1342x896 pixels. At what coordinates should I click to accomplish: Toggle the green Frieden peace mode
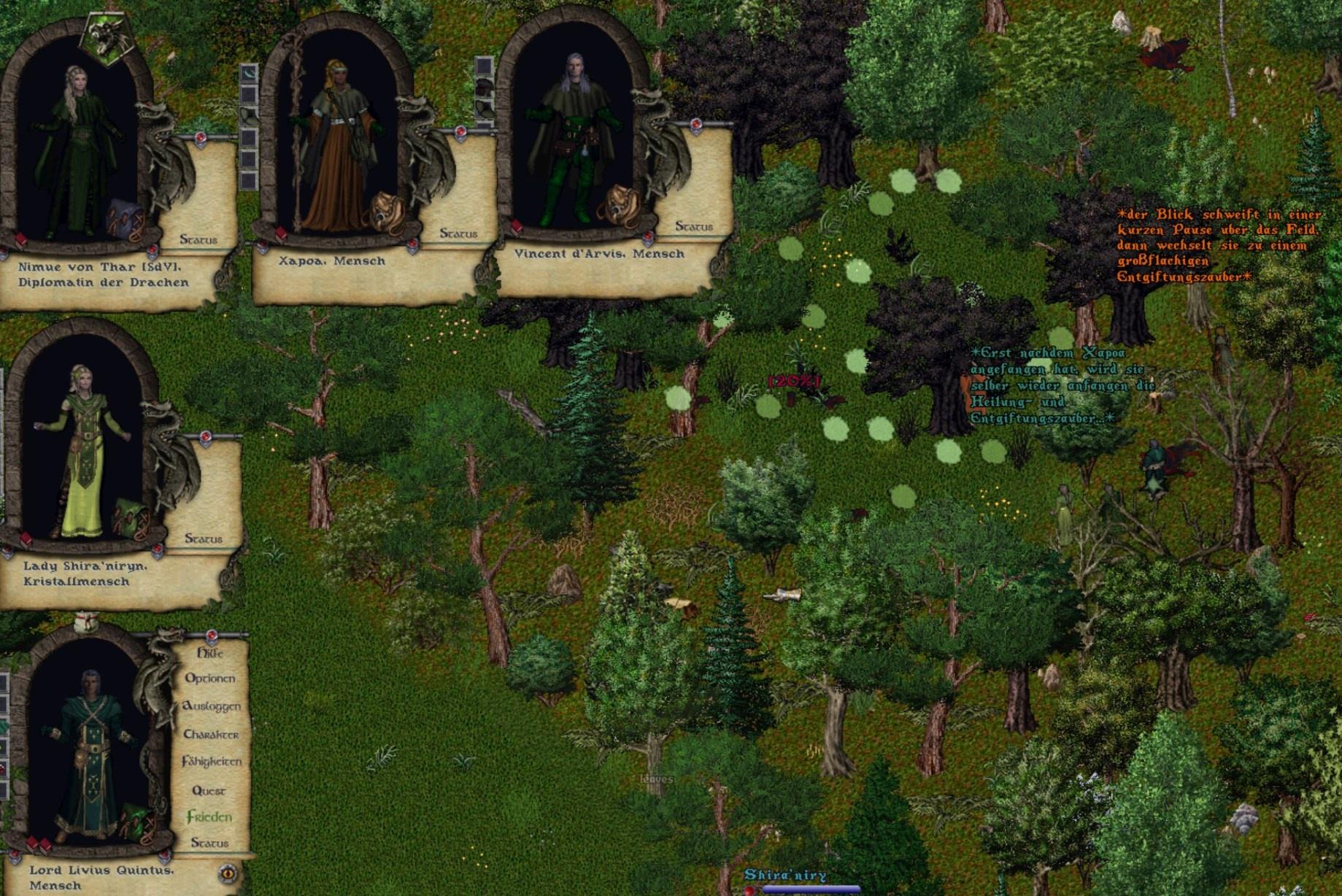pyautogui.click(x=209, y=817)
